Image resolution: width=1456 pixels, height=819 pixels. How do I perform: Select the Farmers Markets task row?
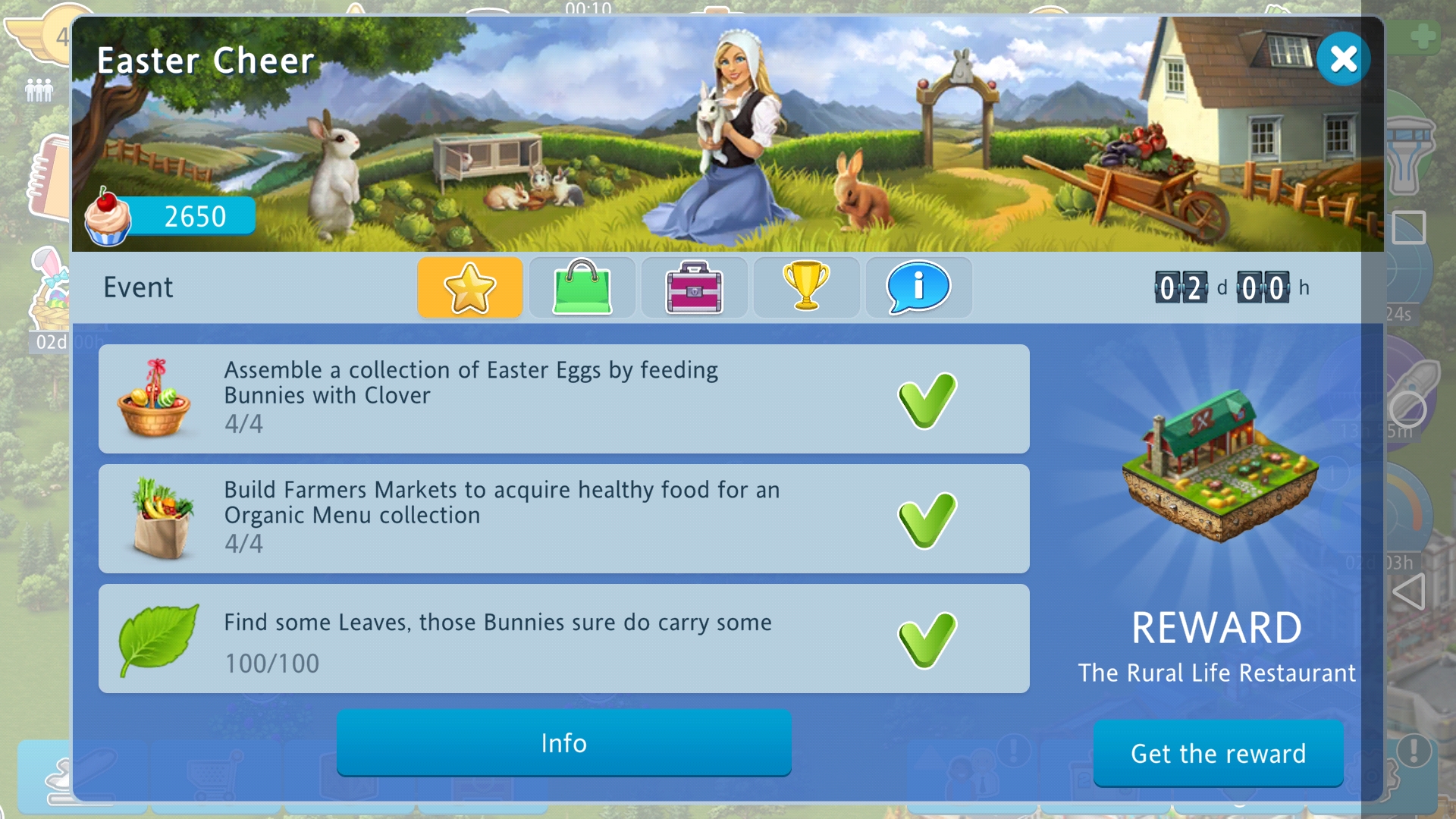coord(563,519)
